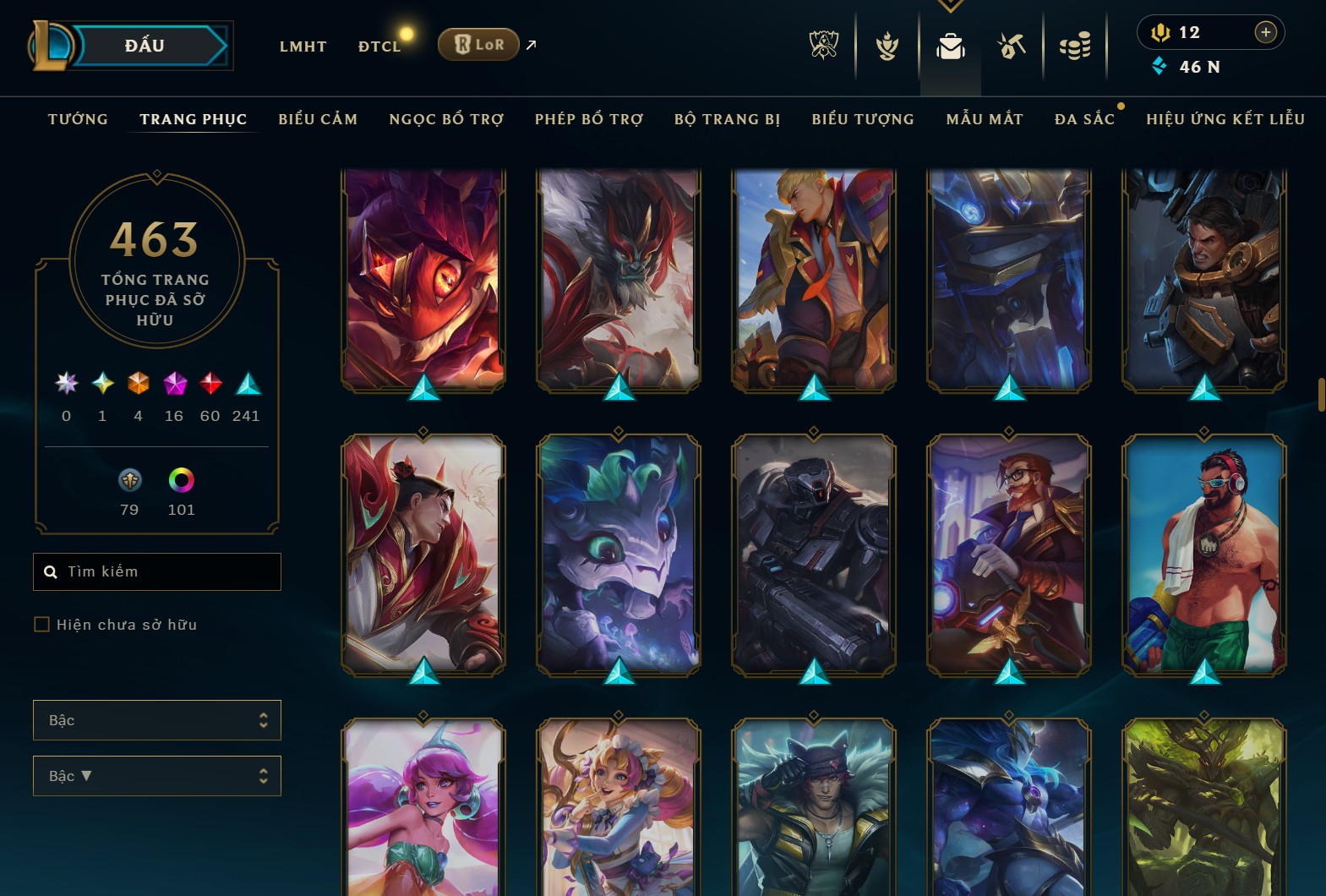Switch to the TƯỞNG tab
Image resolution: width=1326 pixels, height=896 pixels.
77,119
